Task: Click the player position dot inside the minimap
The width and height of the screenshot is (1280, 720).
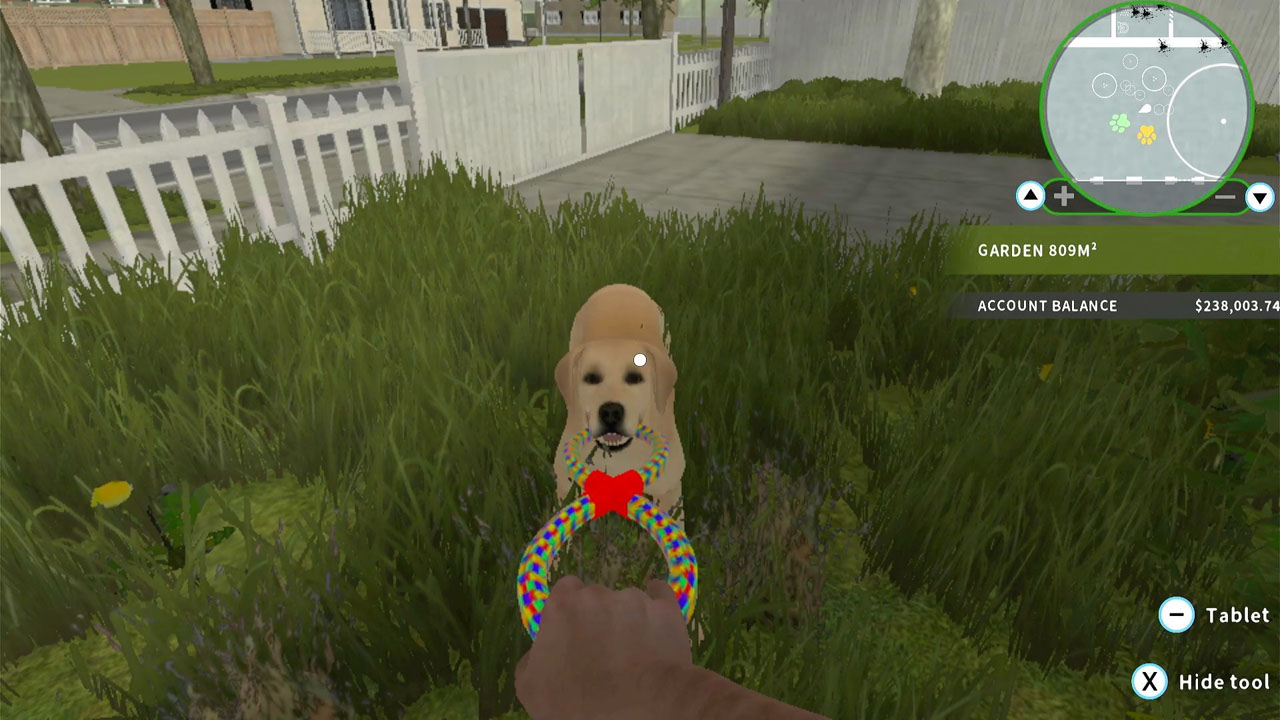Action: (x=1223, y=121)
